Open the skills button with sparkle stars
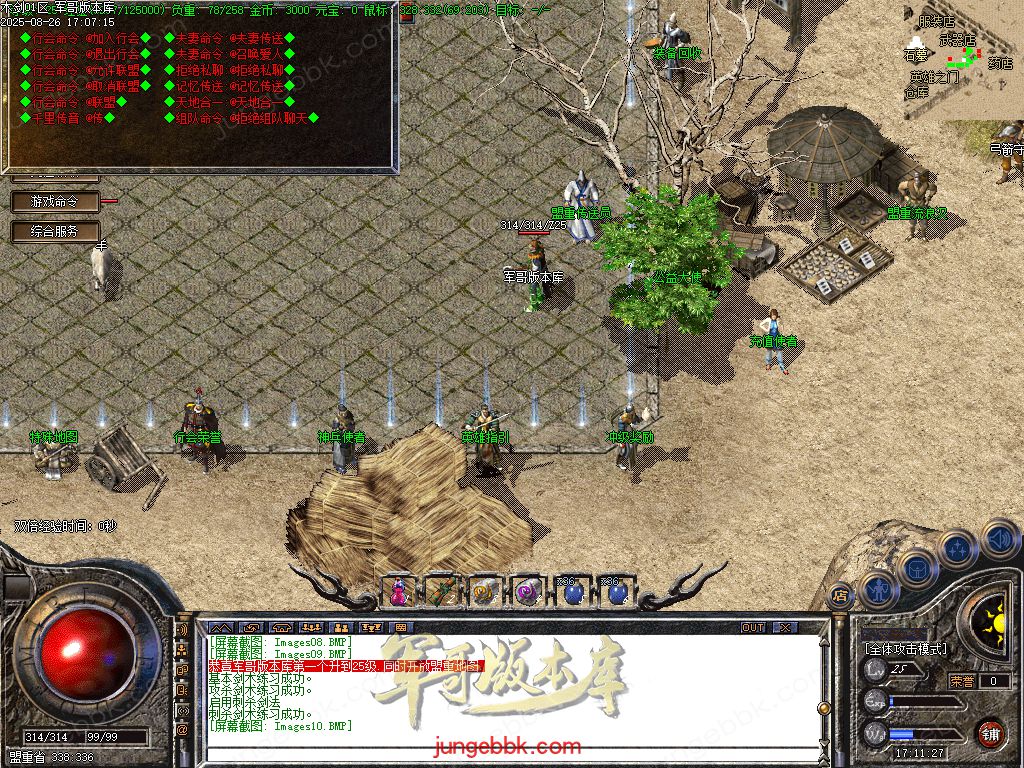This screenshot has height=768, width=1024. [958, 548]
